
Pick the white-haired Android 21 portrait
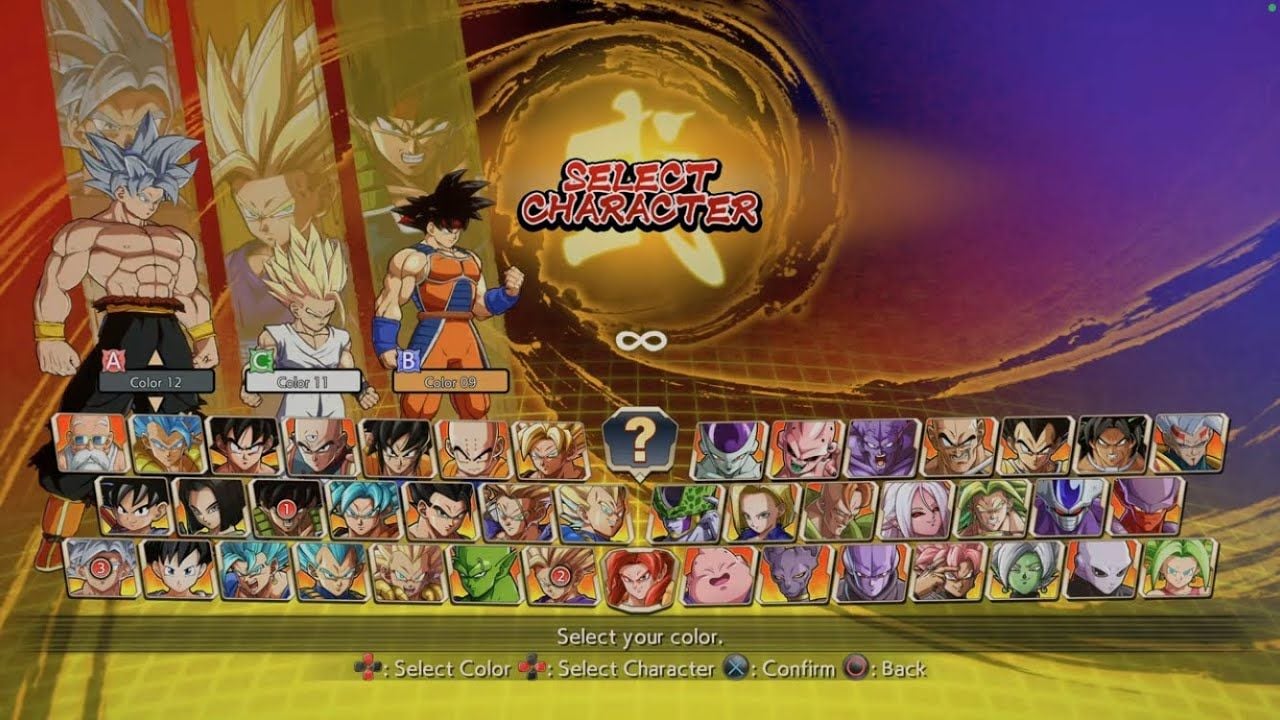[x=915, y=508]
